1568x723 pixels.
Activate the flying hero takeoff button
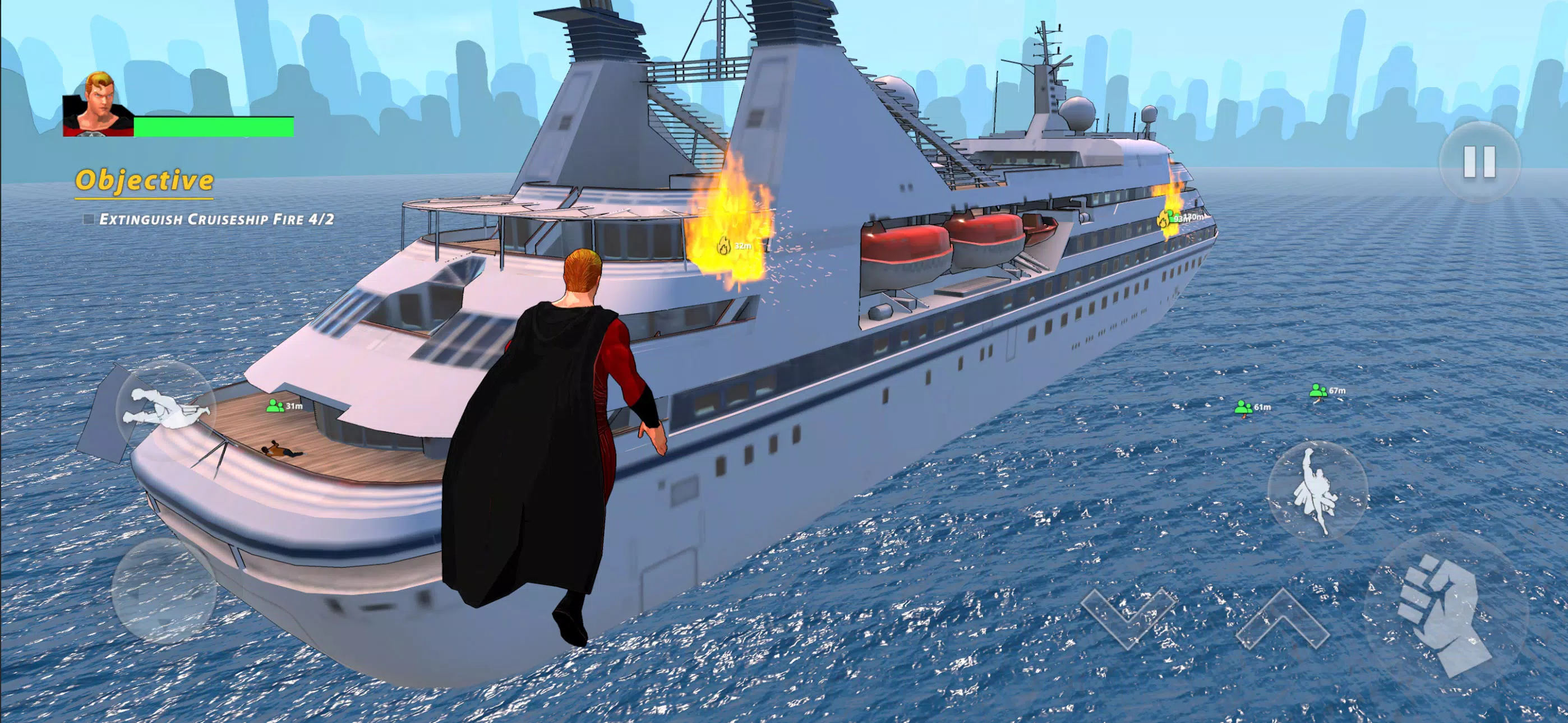(x=1317, y=490)
